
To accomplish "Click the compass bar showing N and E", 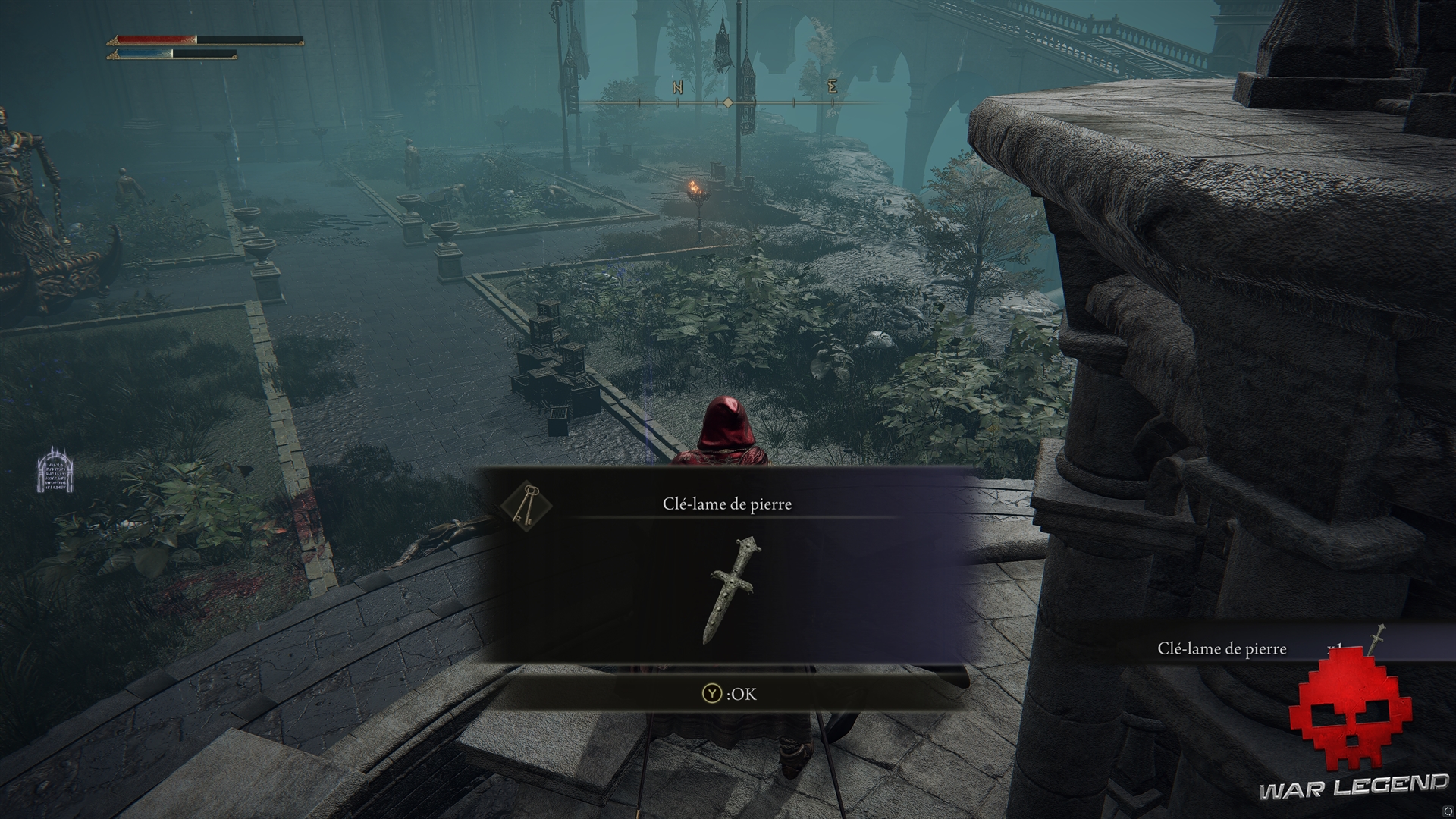I will coord(728,102).
